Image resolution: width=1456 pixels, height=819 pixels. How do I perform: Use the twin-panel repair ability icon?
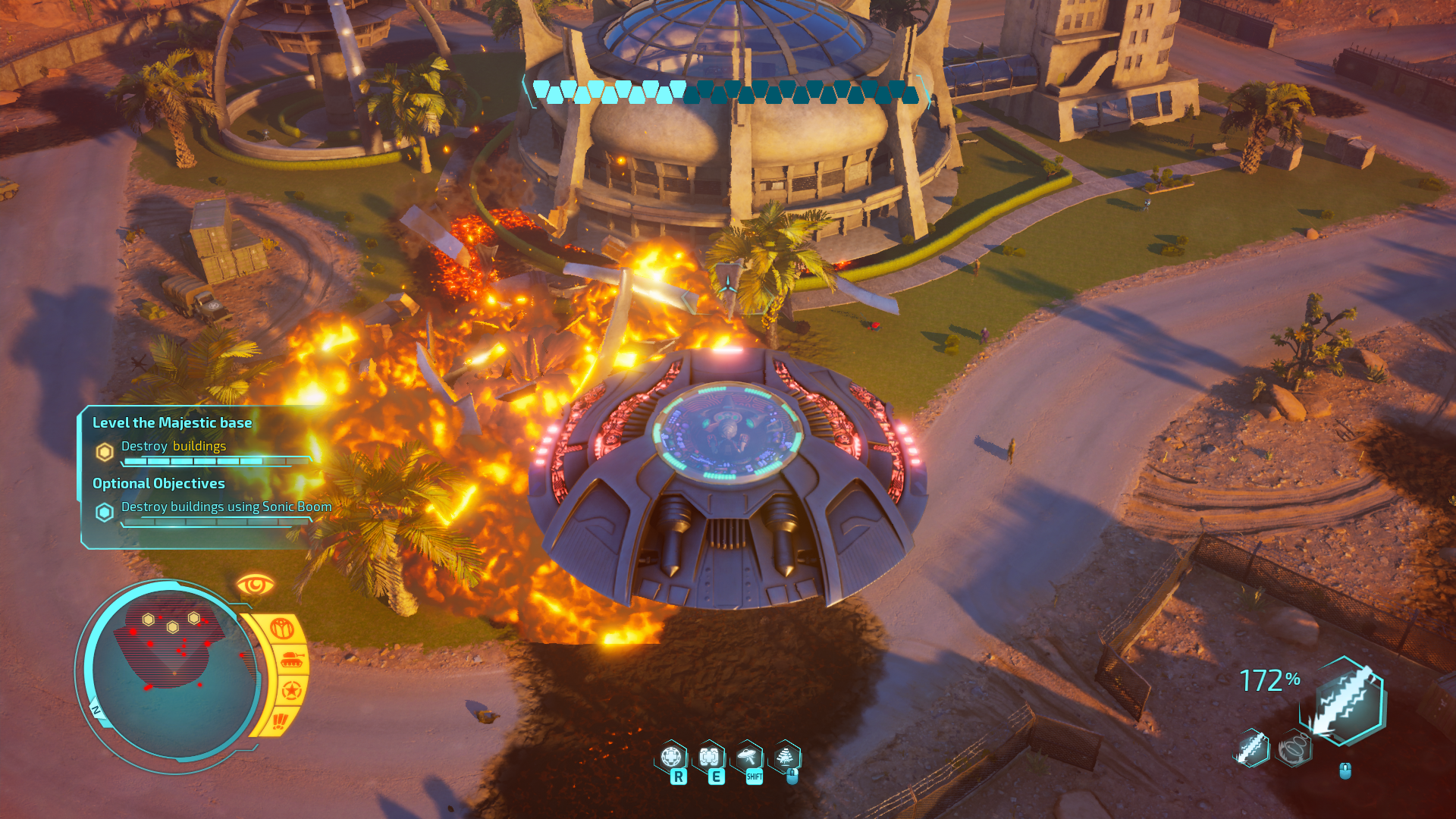pyautogui.click(x=709, y=757)
